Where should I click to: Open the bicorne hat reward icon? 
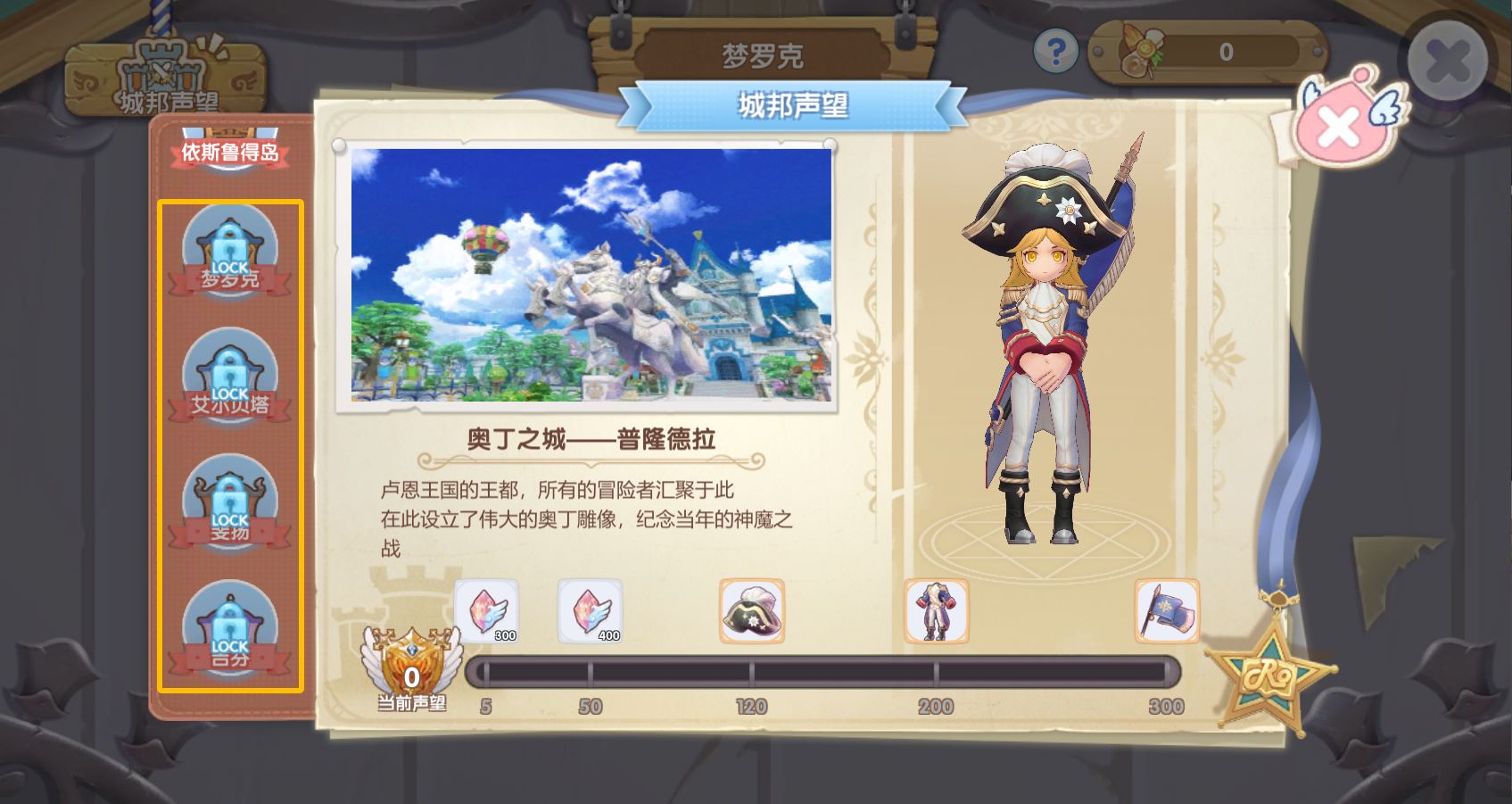(x=753, y=612)
